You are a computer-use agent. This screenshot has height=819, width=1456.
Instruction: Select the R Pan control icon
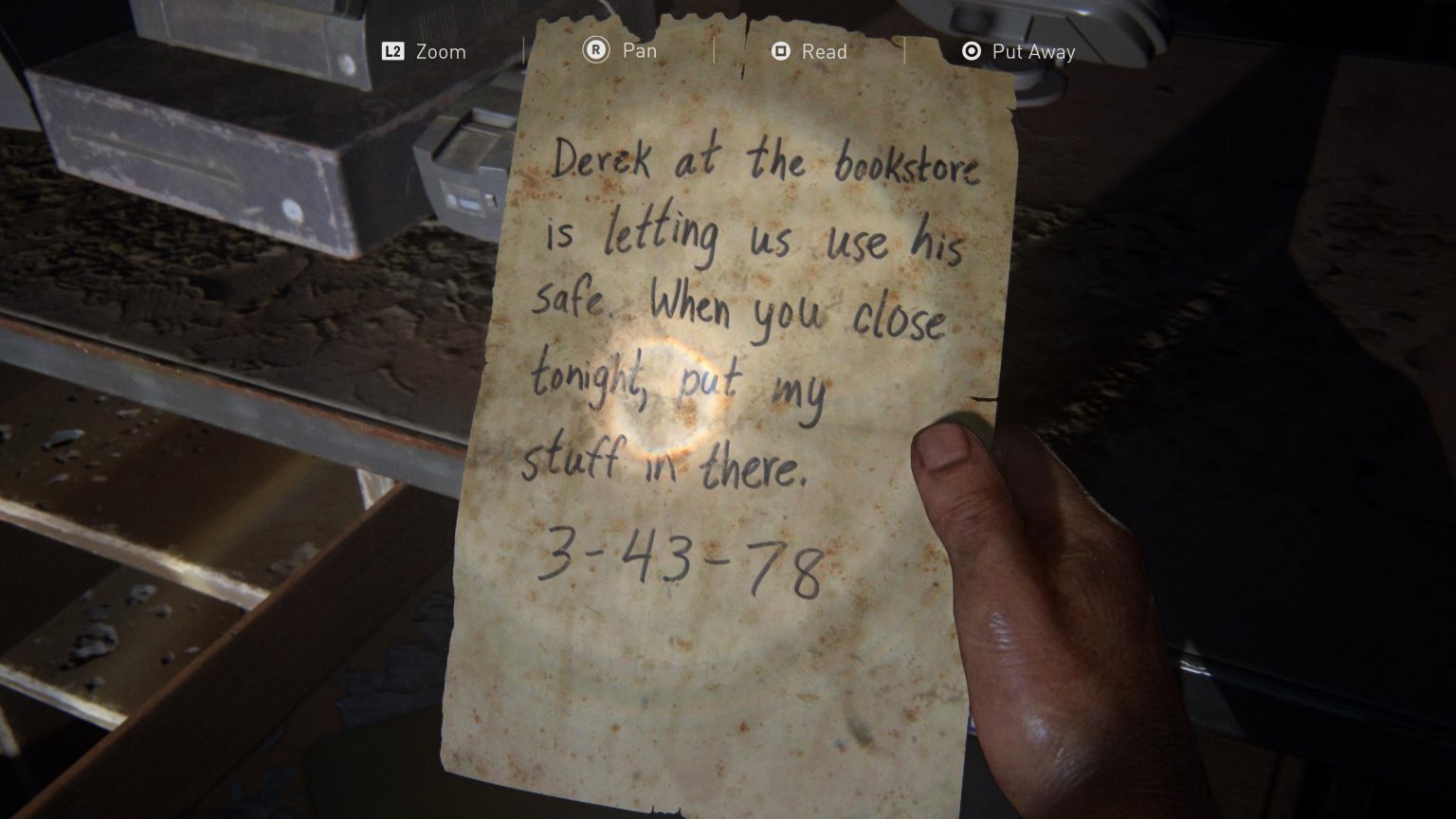click(596, 52)
